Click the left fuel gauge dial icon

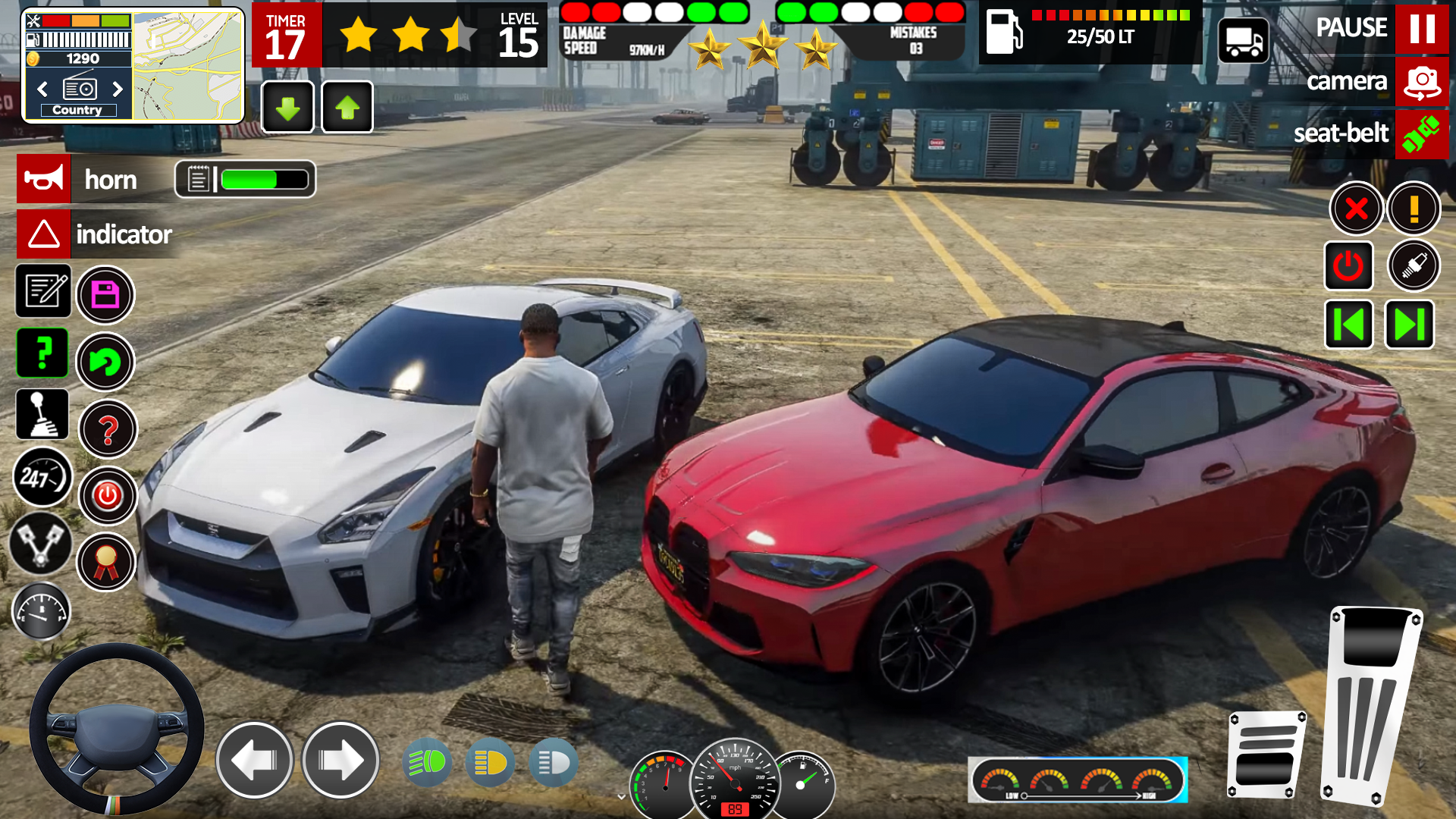(42, 611)
